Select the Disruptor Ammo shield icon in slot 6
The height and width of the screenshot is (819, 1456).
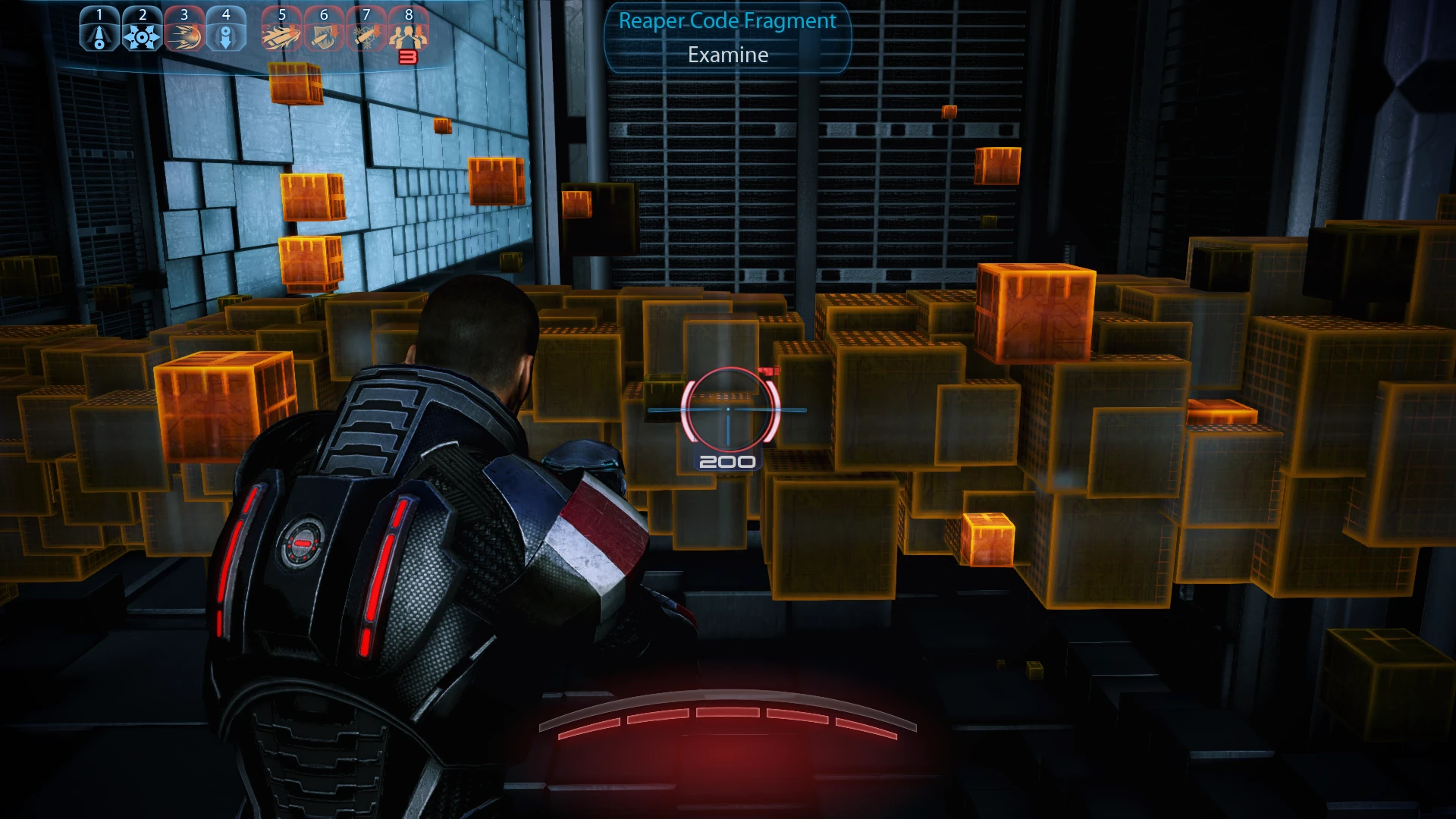[324, 29]
